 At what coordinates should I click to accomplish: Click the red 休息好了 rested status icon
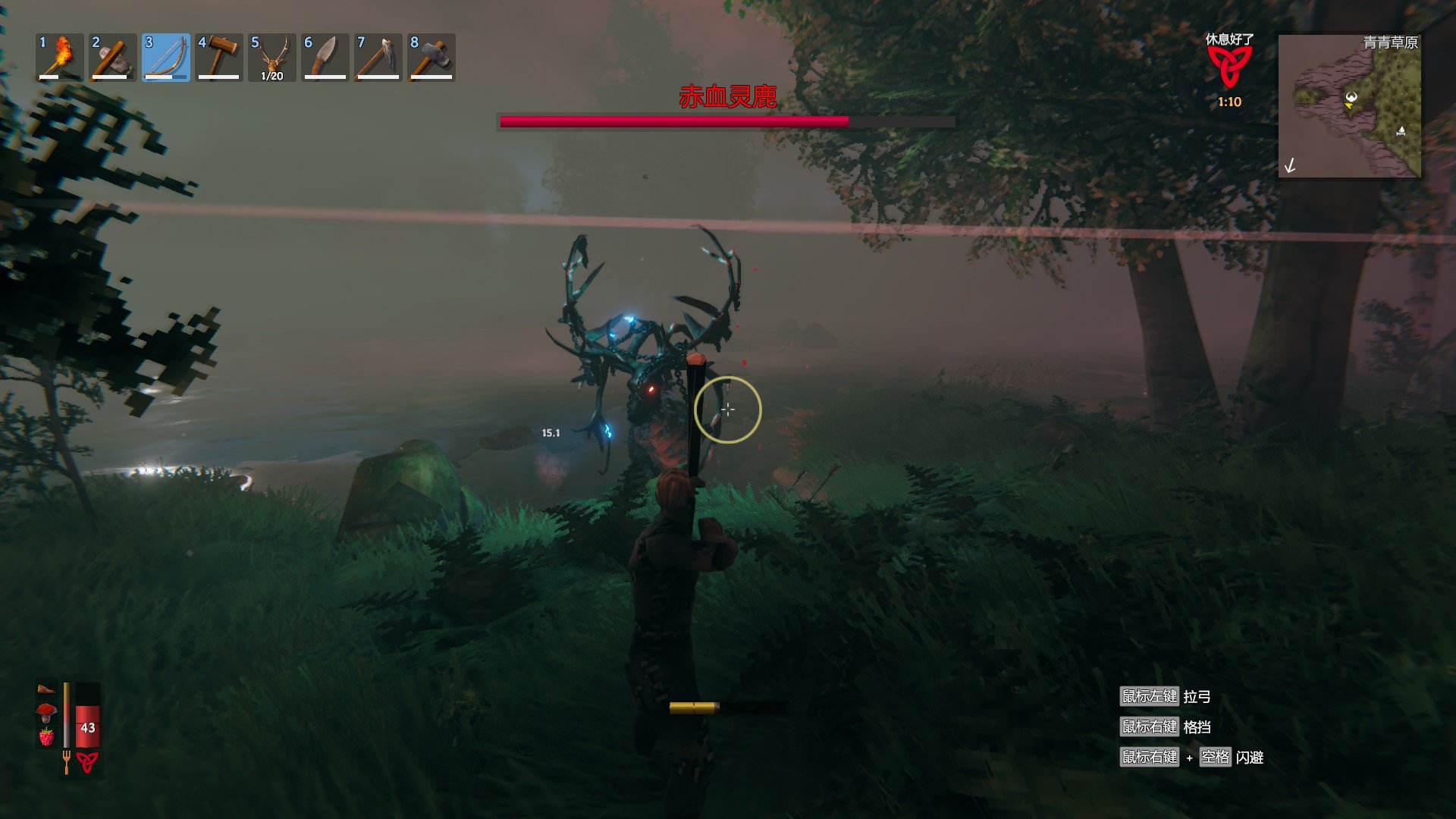[1229, 67]
